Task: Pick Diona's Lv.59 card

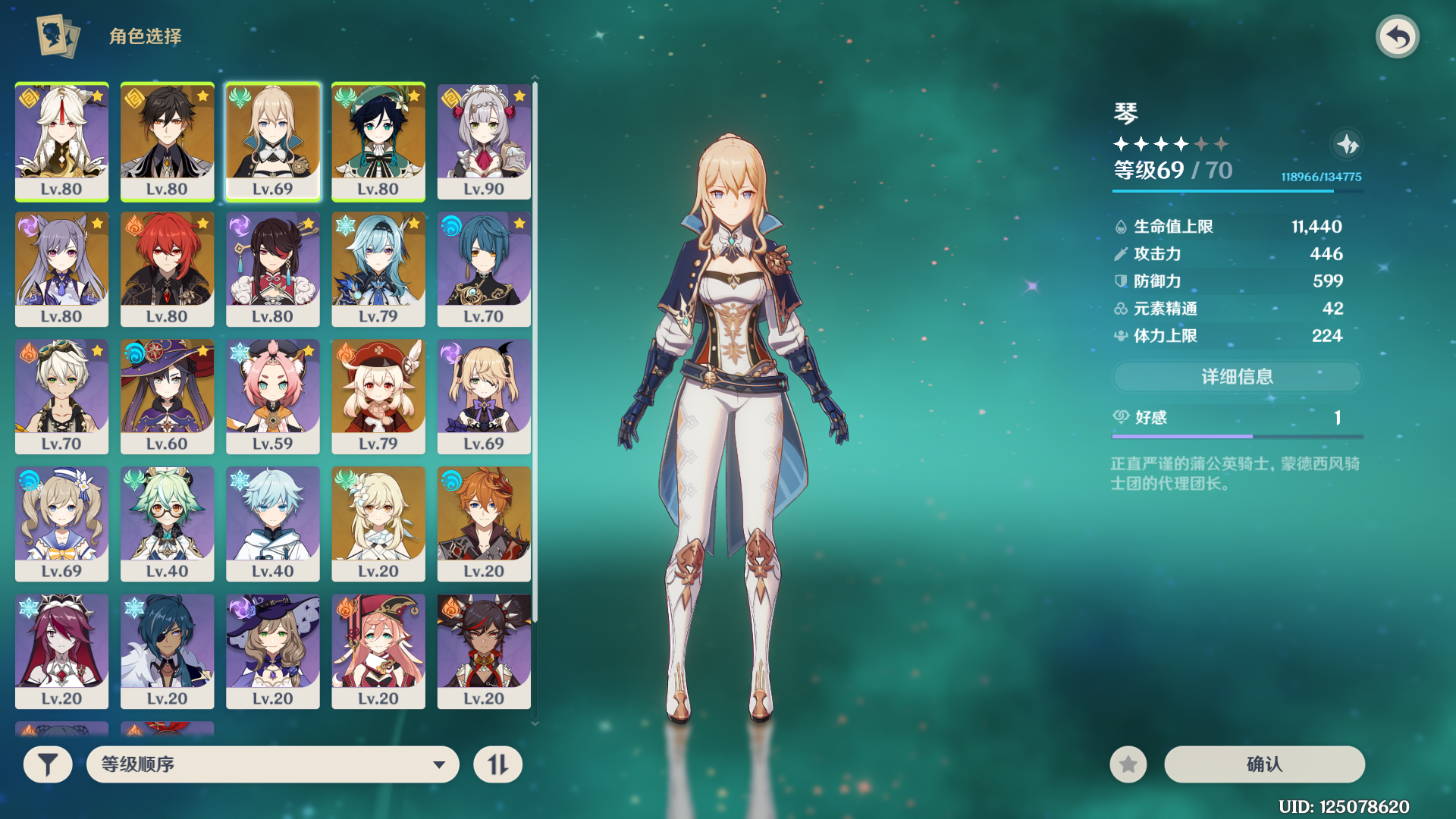Action: 272,397
